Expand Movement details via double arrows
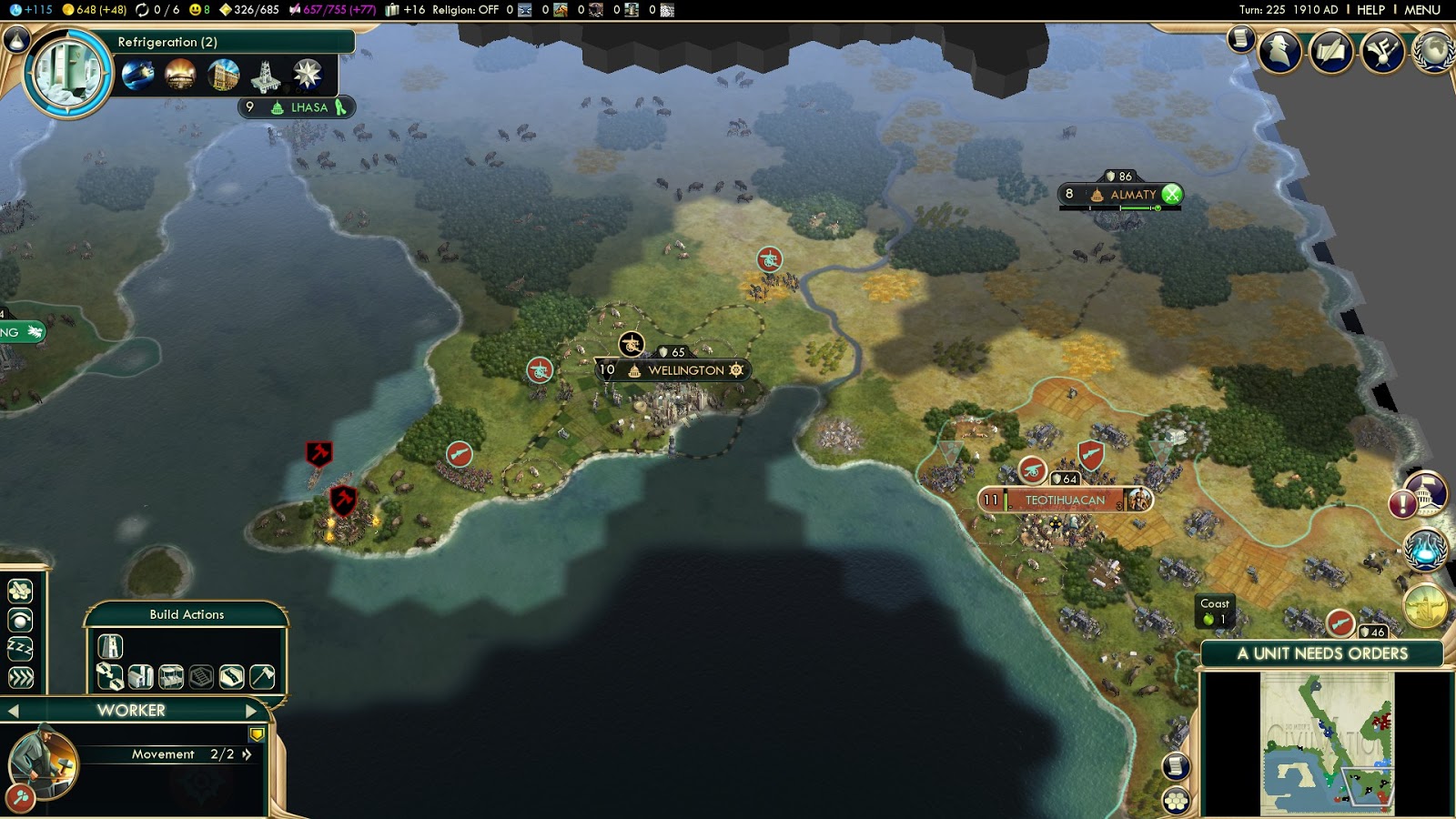This screenshot has width=1456, height=819. 247,753
